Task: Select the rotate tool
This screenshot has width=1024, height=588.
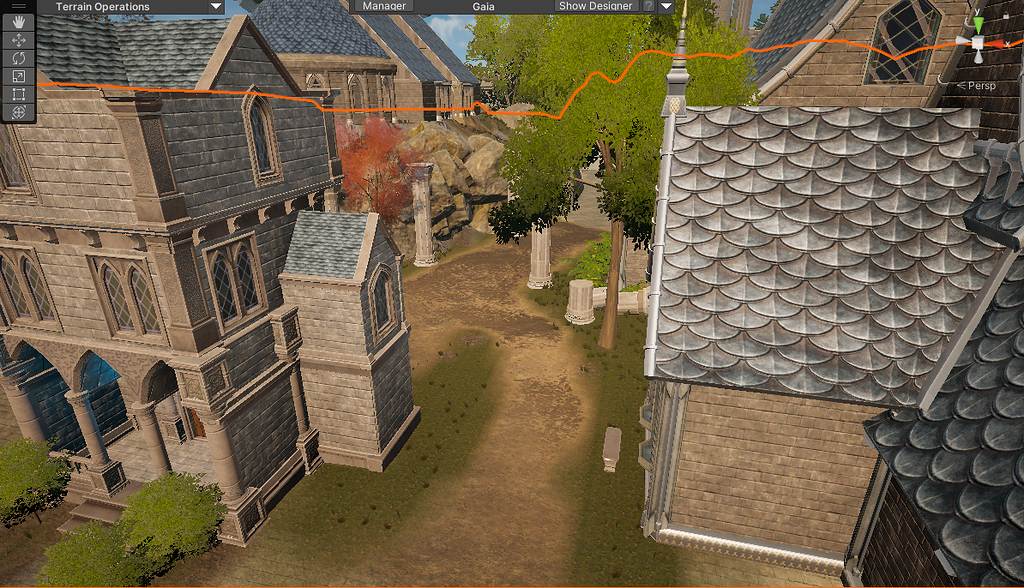Action: click(x=18, y=58)
